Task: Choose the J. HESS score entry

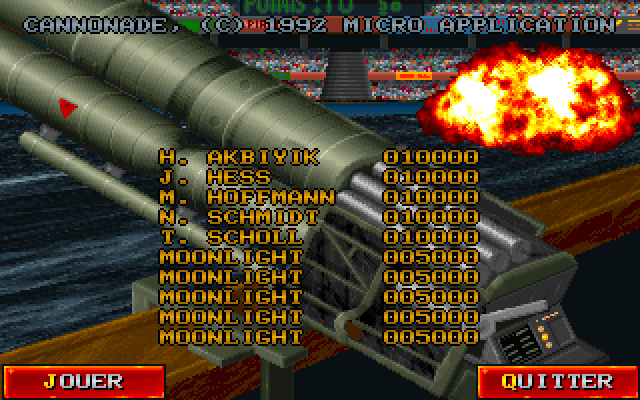Action: coord(318,177)
